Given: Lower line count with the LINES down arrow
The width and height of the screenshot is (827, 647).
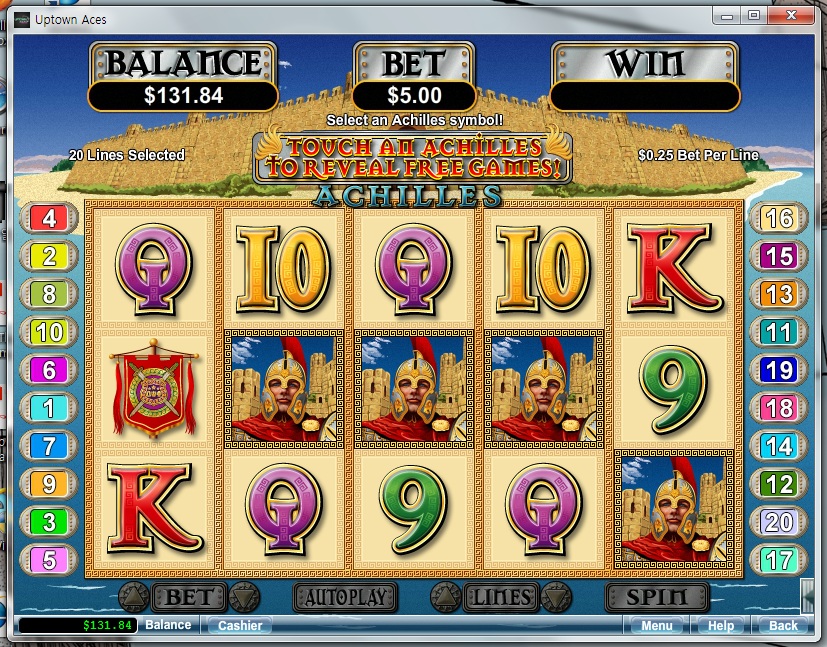Looking at the screenshot, I should click(553, 598).
